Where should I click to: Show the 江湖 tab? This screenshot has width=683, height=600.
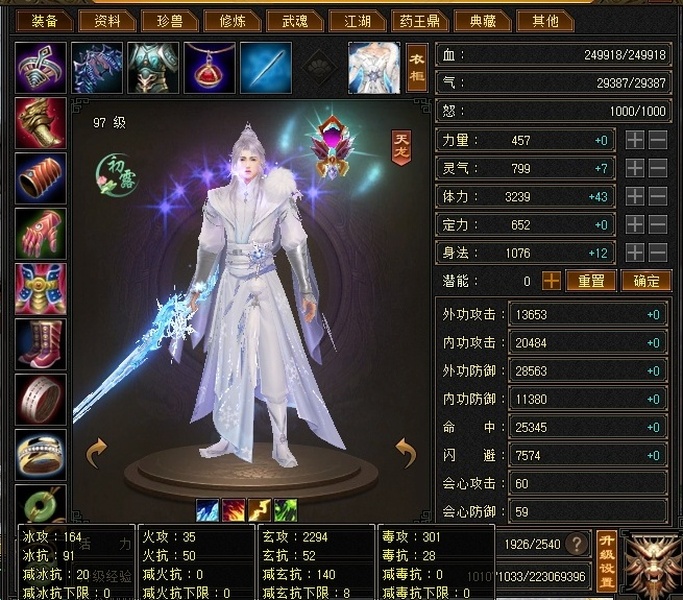coord(357,20)
